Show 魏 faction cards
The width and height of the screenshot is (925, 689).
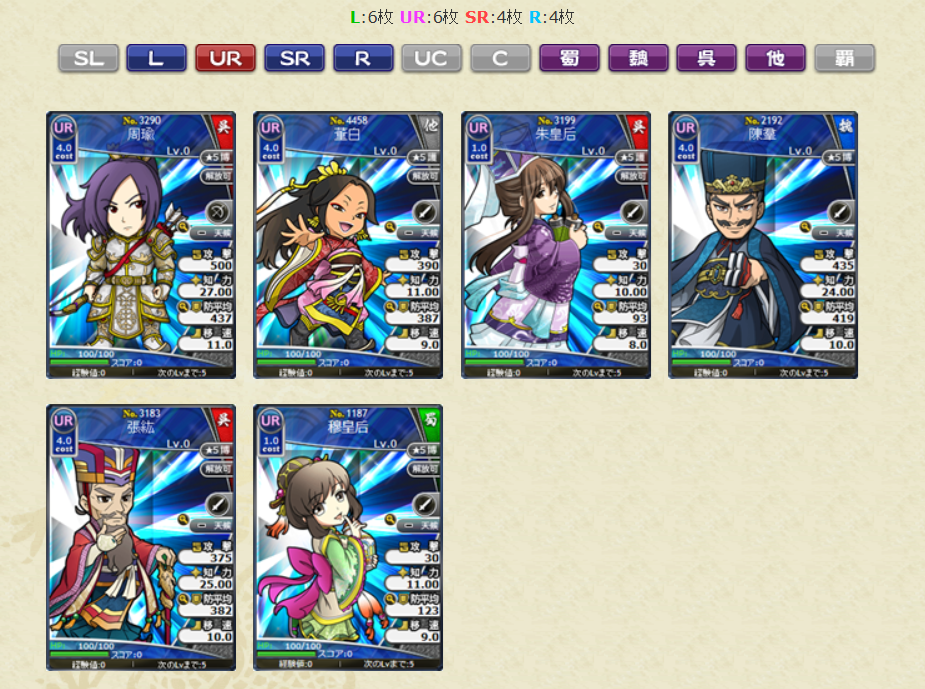pos(638,58)
